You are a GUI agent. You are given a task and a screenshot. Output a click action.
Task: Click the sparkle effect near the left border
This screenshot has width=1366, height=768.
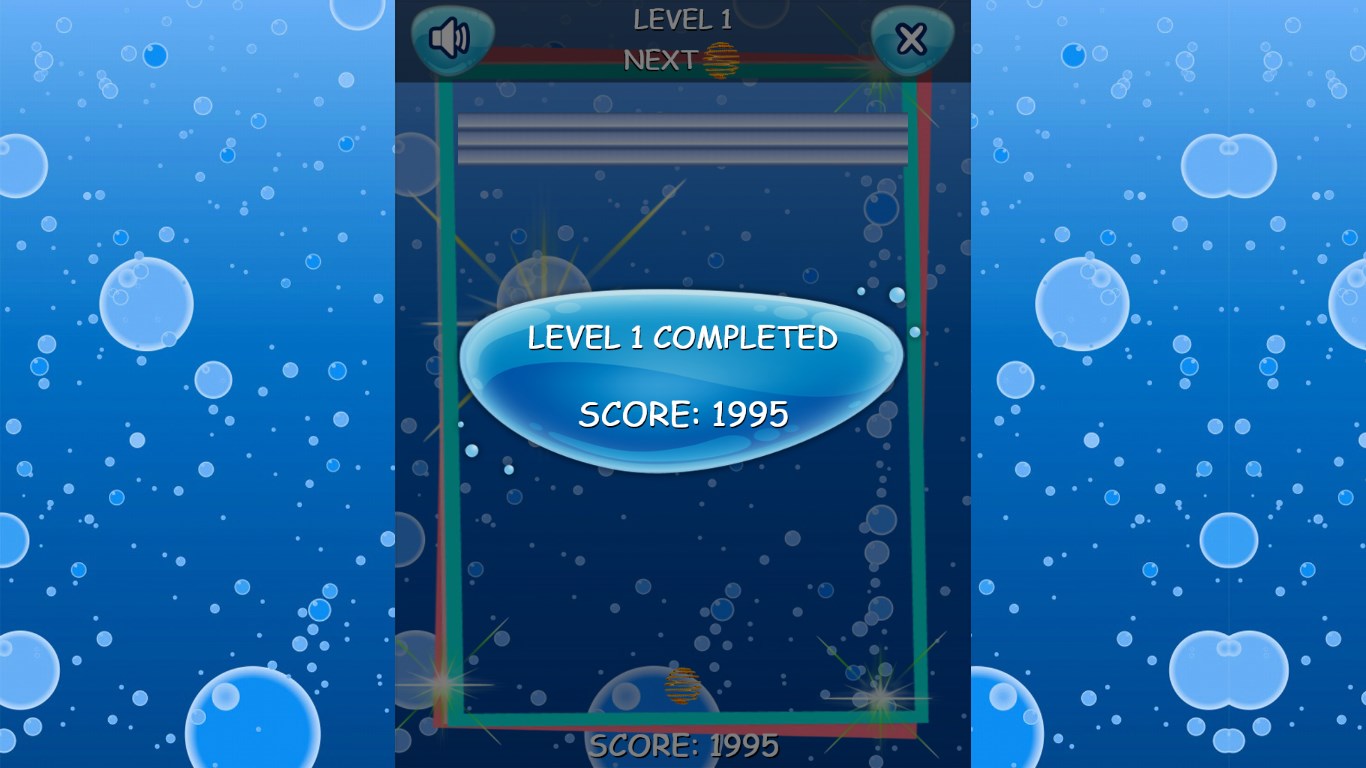click(x=440, y=685)
